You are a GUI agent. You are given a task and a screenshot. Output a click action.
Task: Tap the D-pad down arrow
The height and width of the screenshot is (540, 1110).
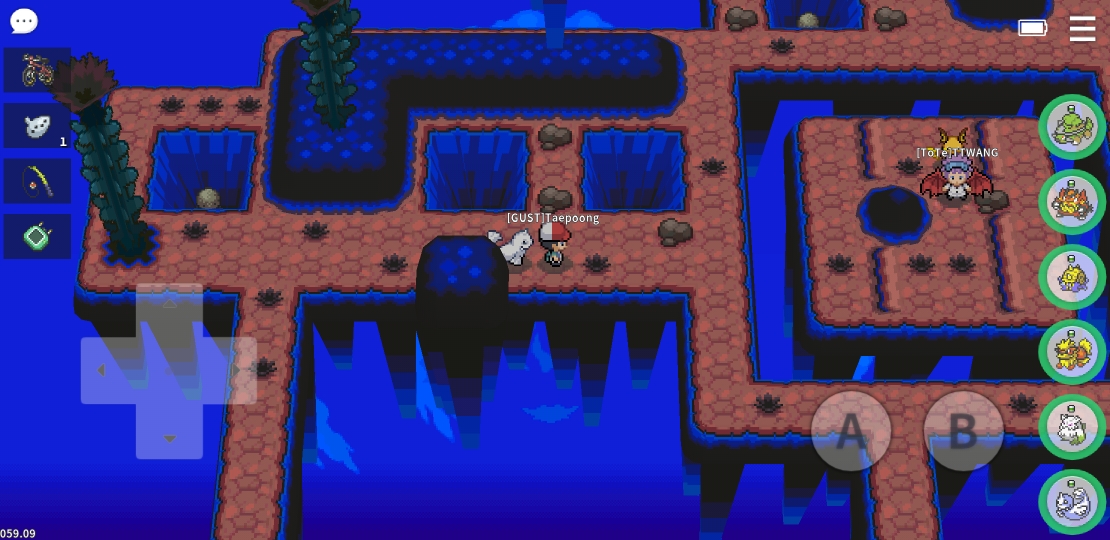pos(169,438)
